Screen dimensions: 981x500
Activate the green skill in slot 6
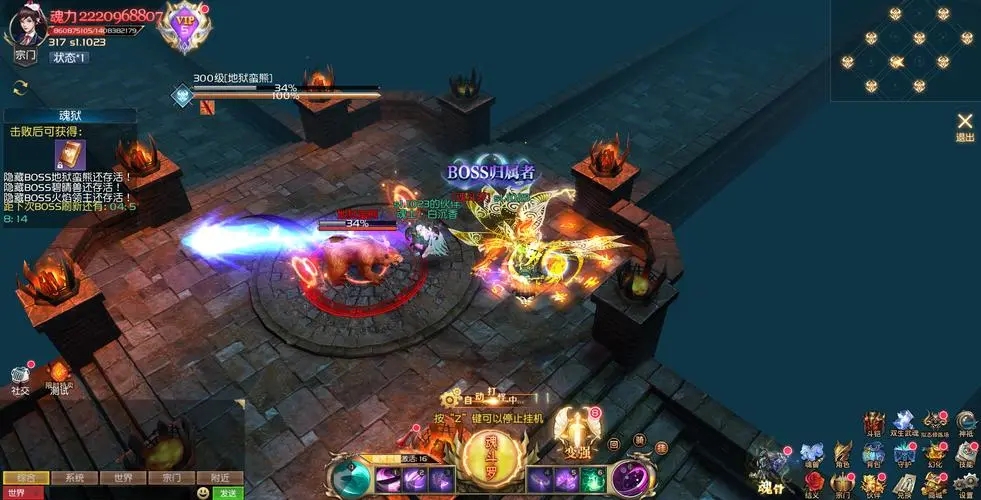[595, 479]
